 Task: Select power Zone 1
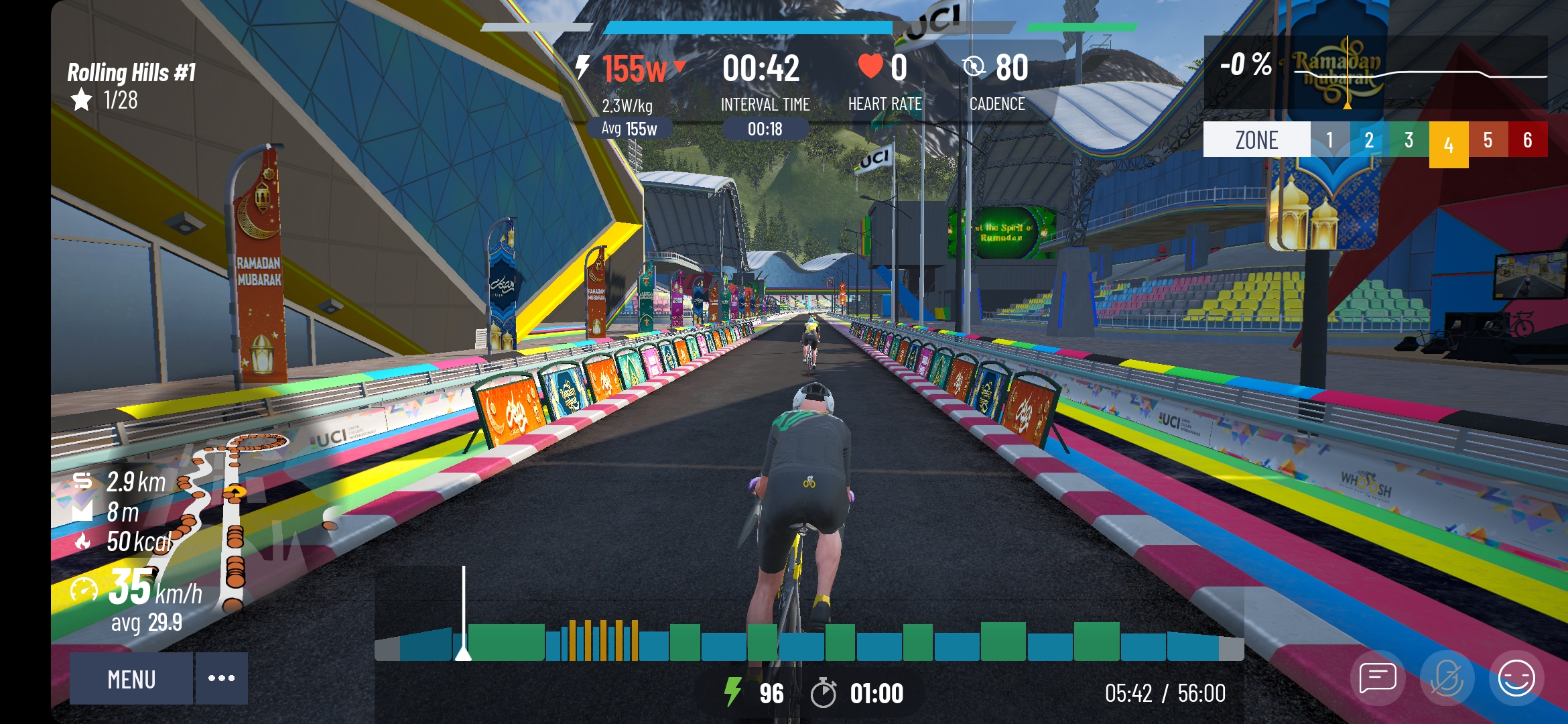pos(1329,139)
